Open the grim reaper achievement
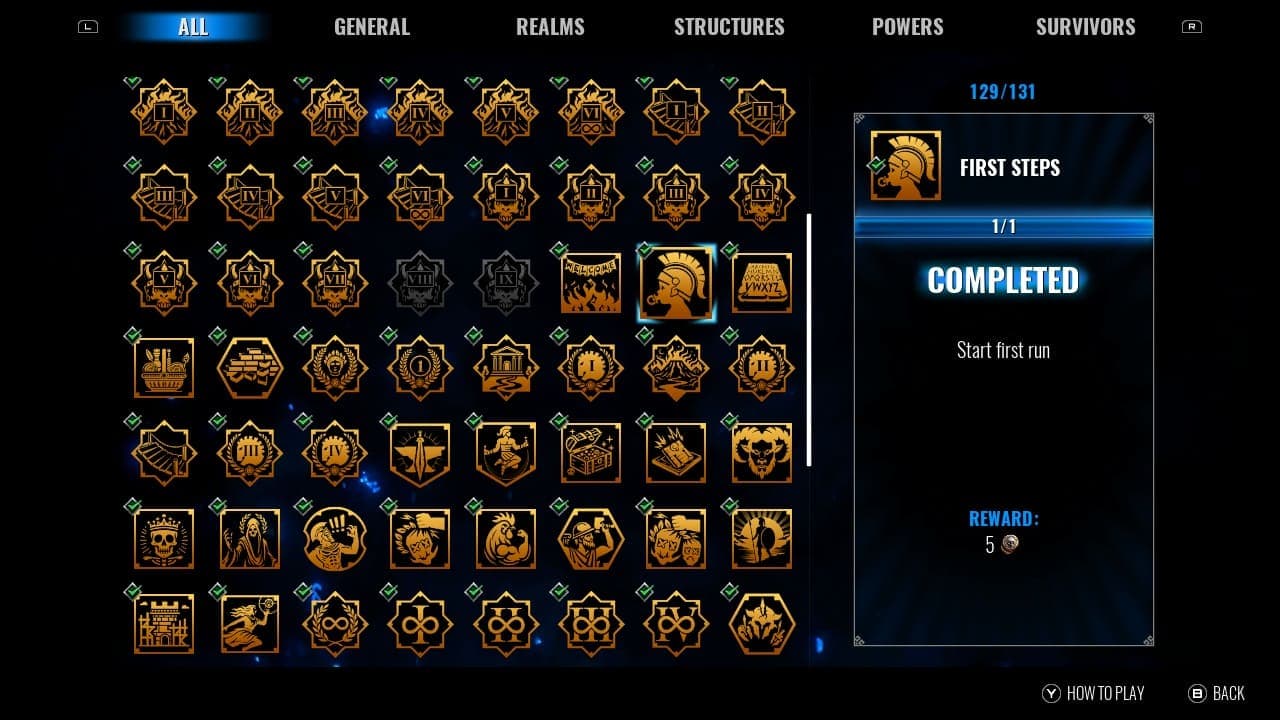This screenshot has width=1280, height=720. tap(248, 538)
